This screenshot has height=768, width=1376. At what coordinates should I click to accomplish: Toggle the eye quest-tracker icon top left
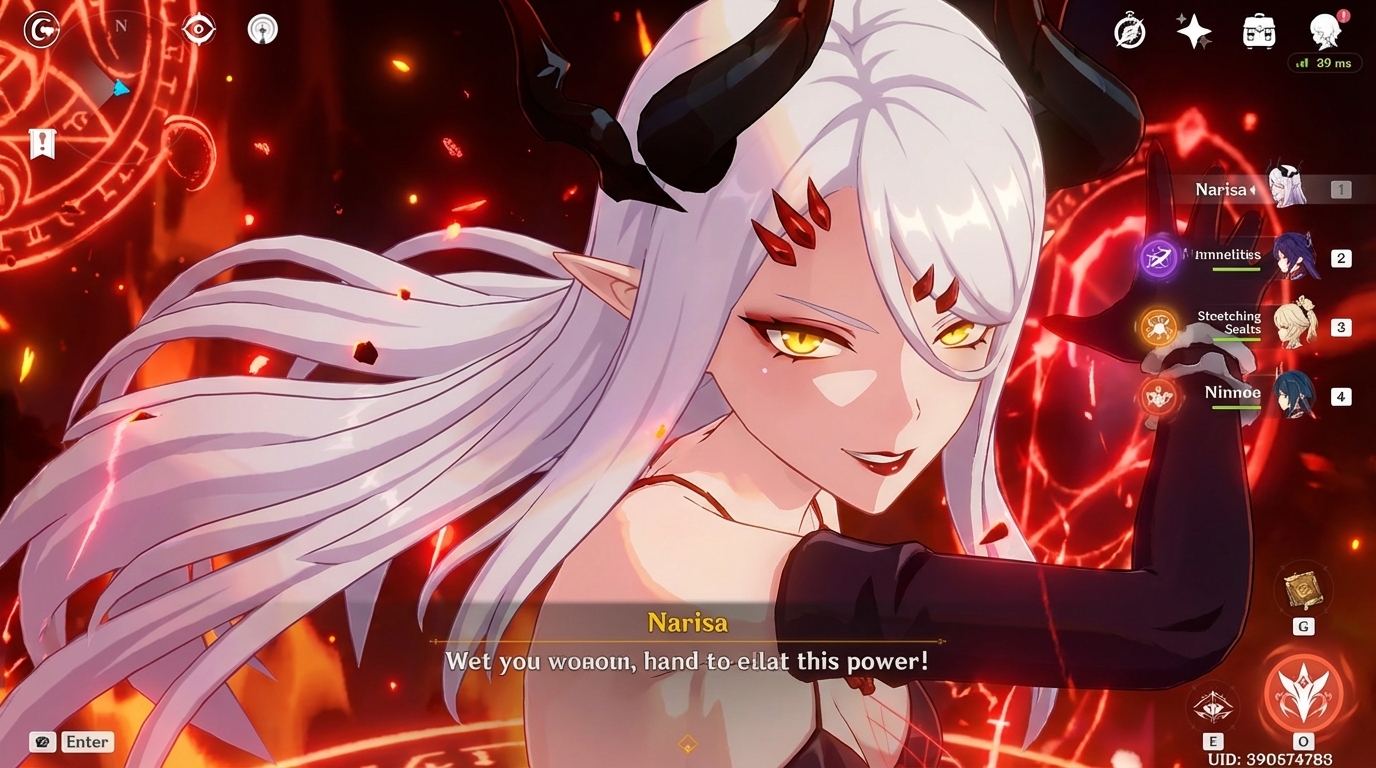(197, 29)
